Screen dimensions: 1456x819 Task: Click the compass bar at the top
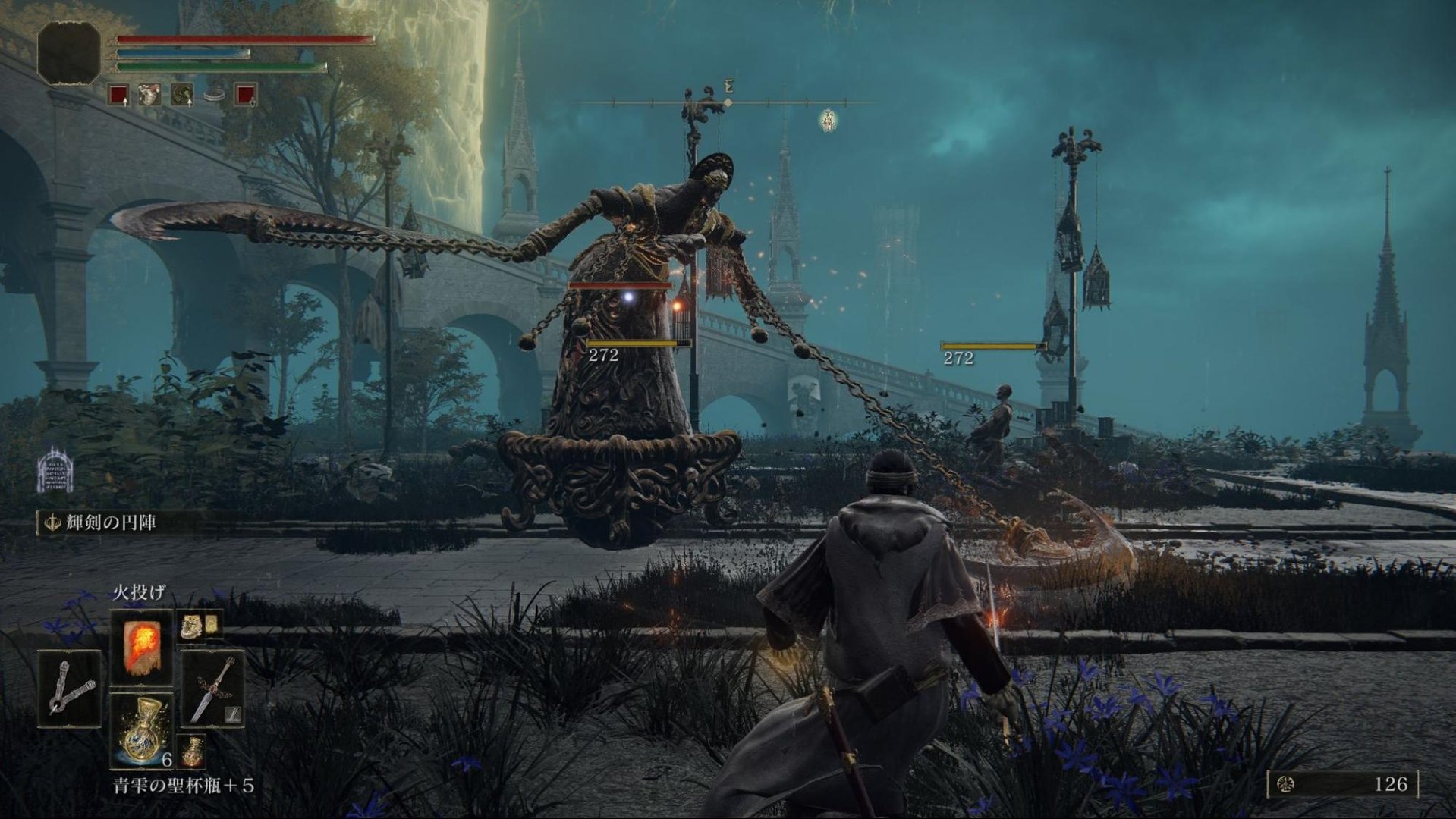tap(727, 102)
